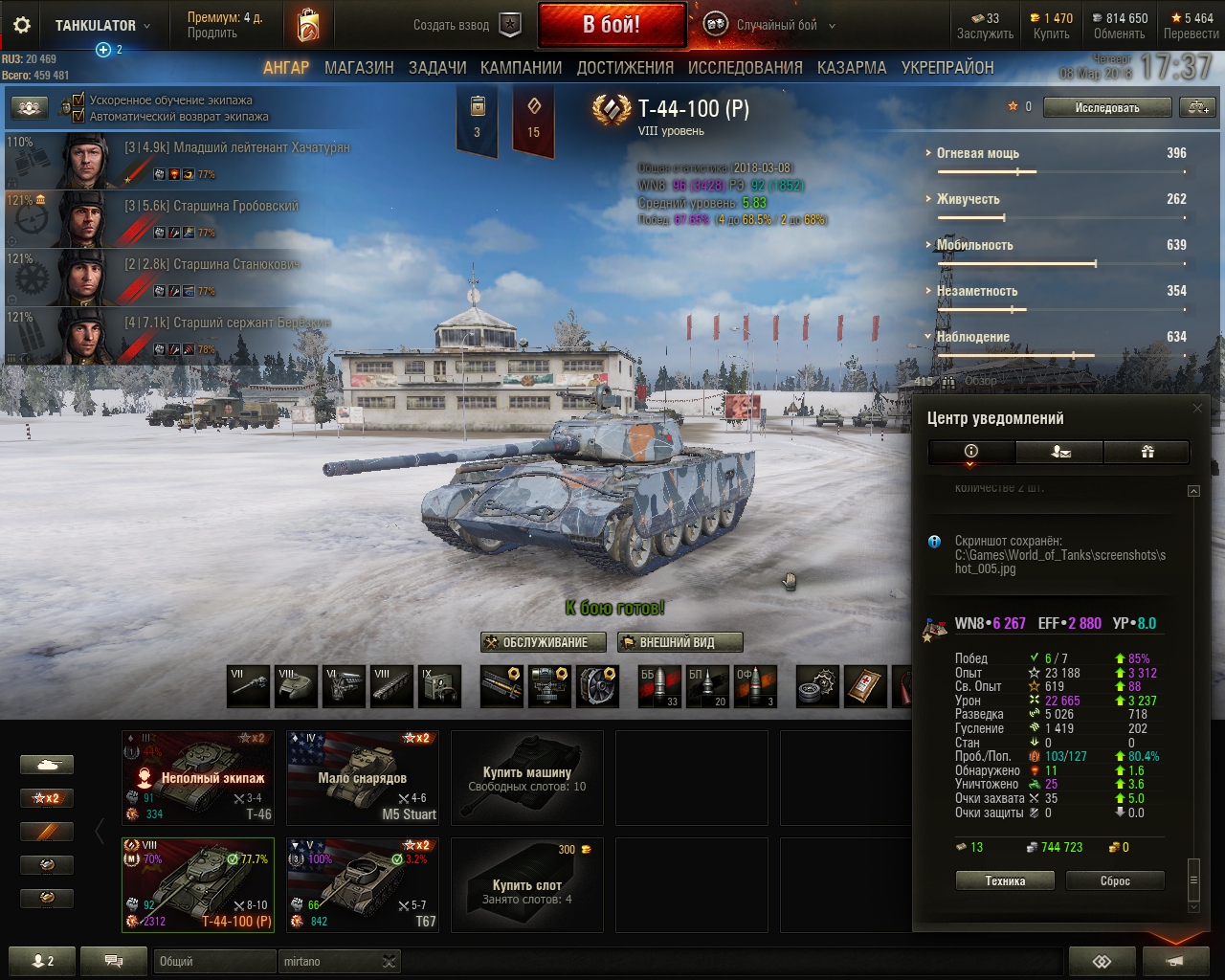Open the ДОСТИЖЕНИЯ tab

click(625, 68)
